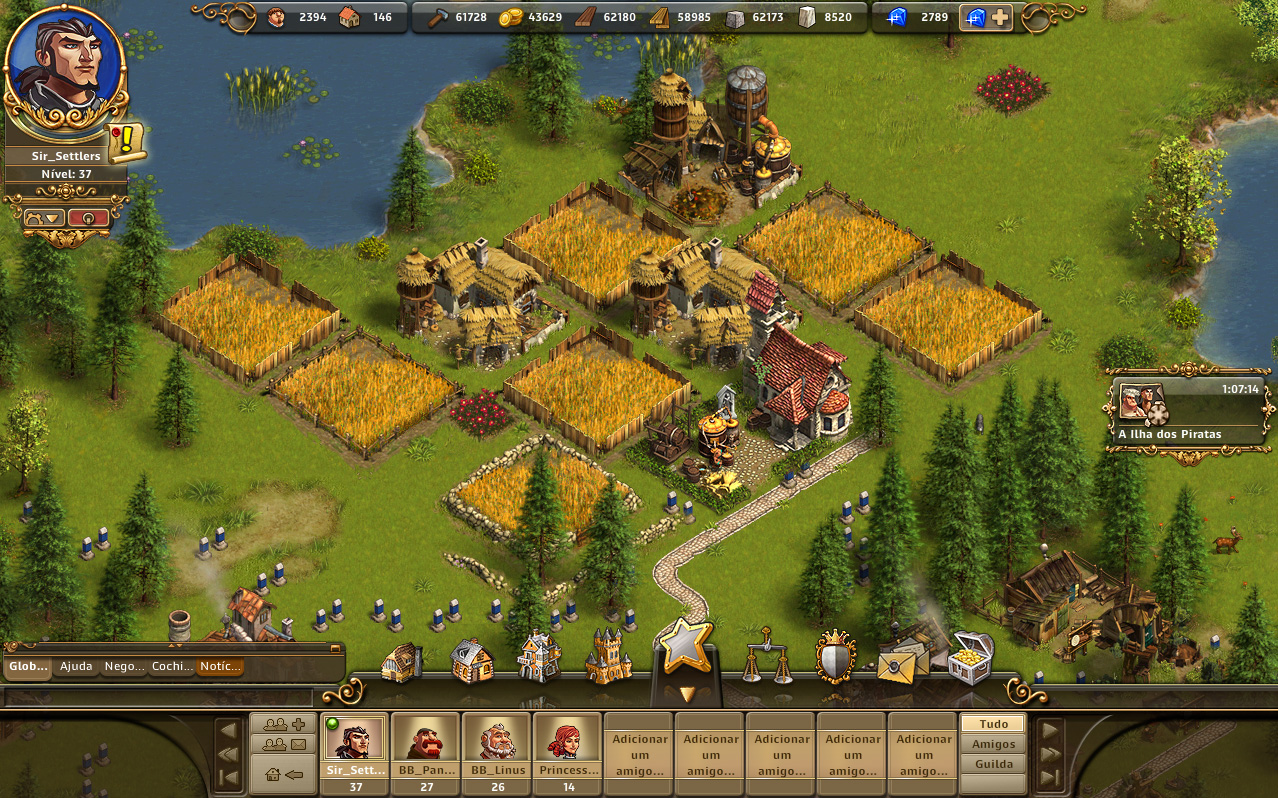The image size is (1278, 798).
Task: Open the castle building category
Action: (x=608, y=657)
